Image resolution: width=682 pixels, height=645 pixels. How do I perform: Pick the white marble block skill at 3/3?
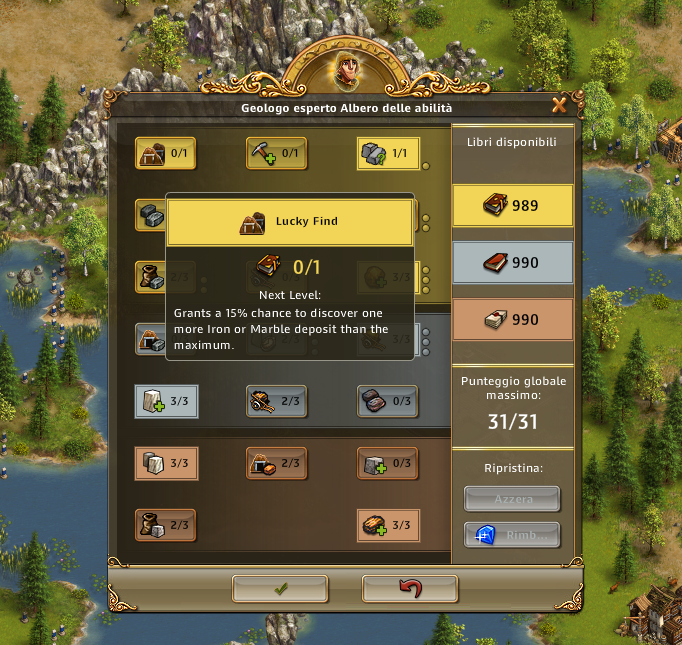tap(165, 401)
